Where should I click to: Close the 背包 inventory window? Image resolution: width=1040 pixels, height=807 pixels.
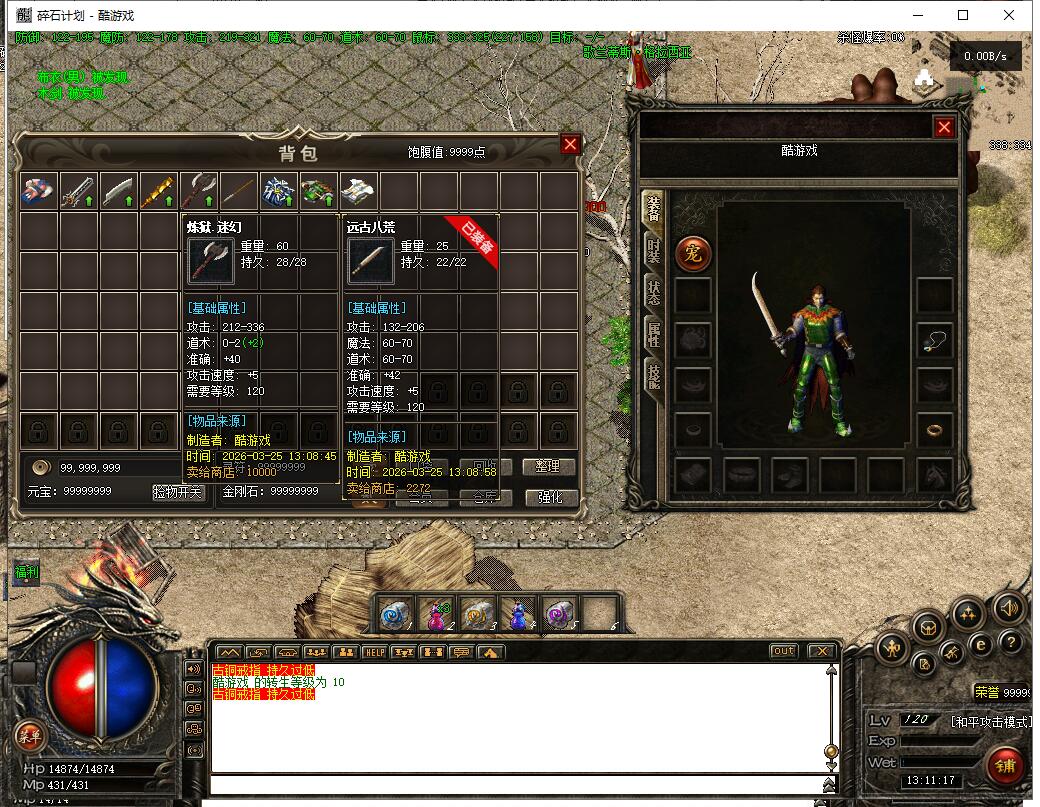[570, 144]
